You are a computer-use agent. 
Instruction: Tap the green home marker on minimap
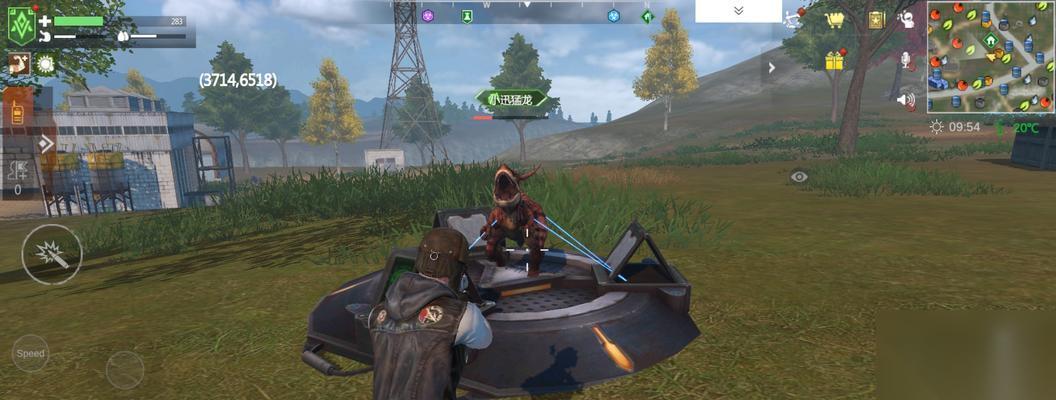(990, 41)
